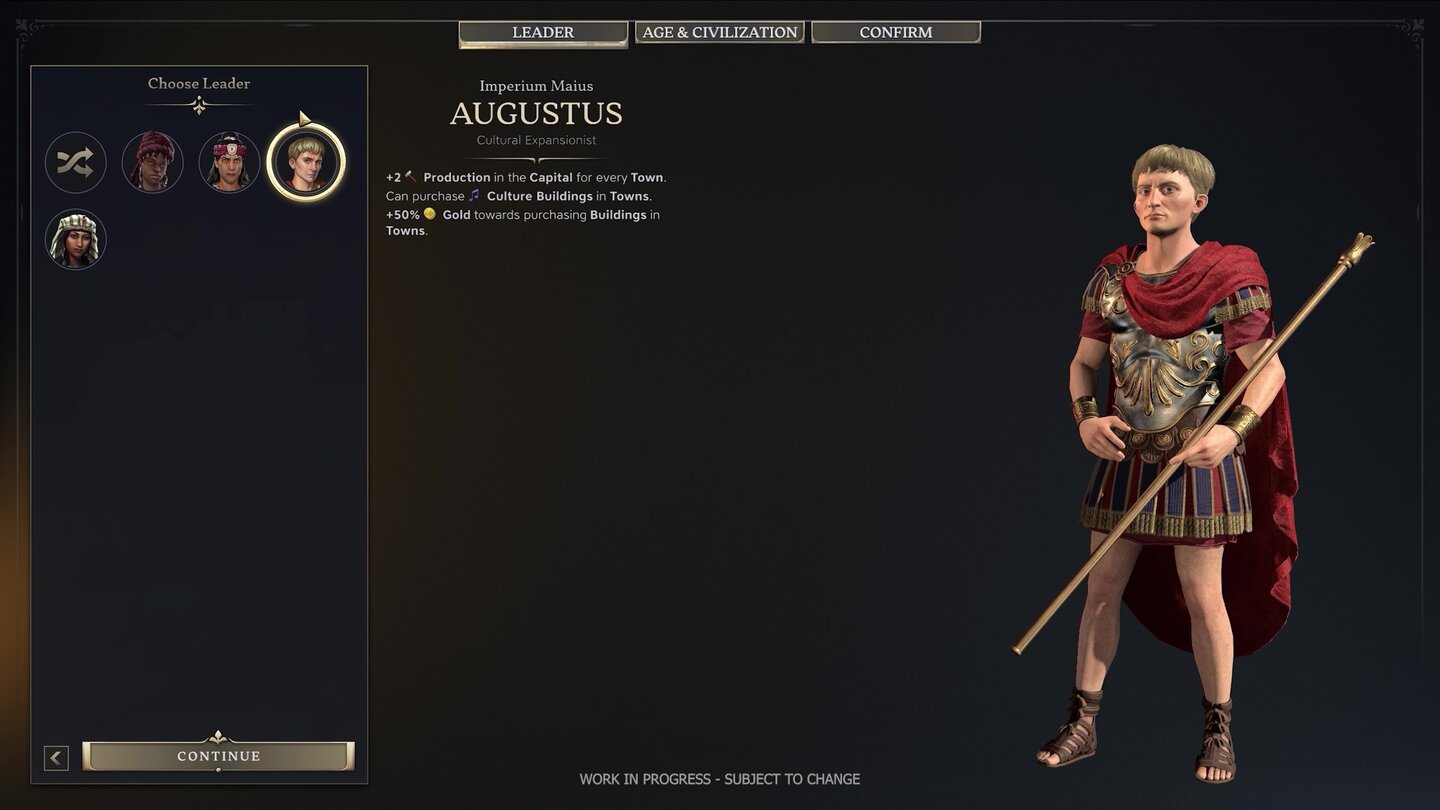Click the Culture music note icon
The image size is (1440, 810).
pyautogui.click(x=474, y=196)
